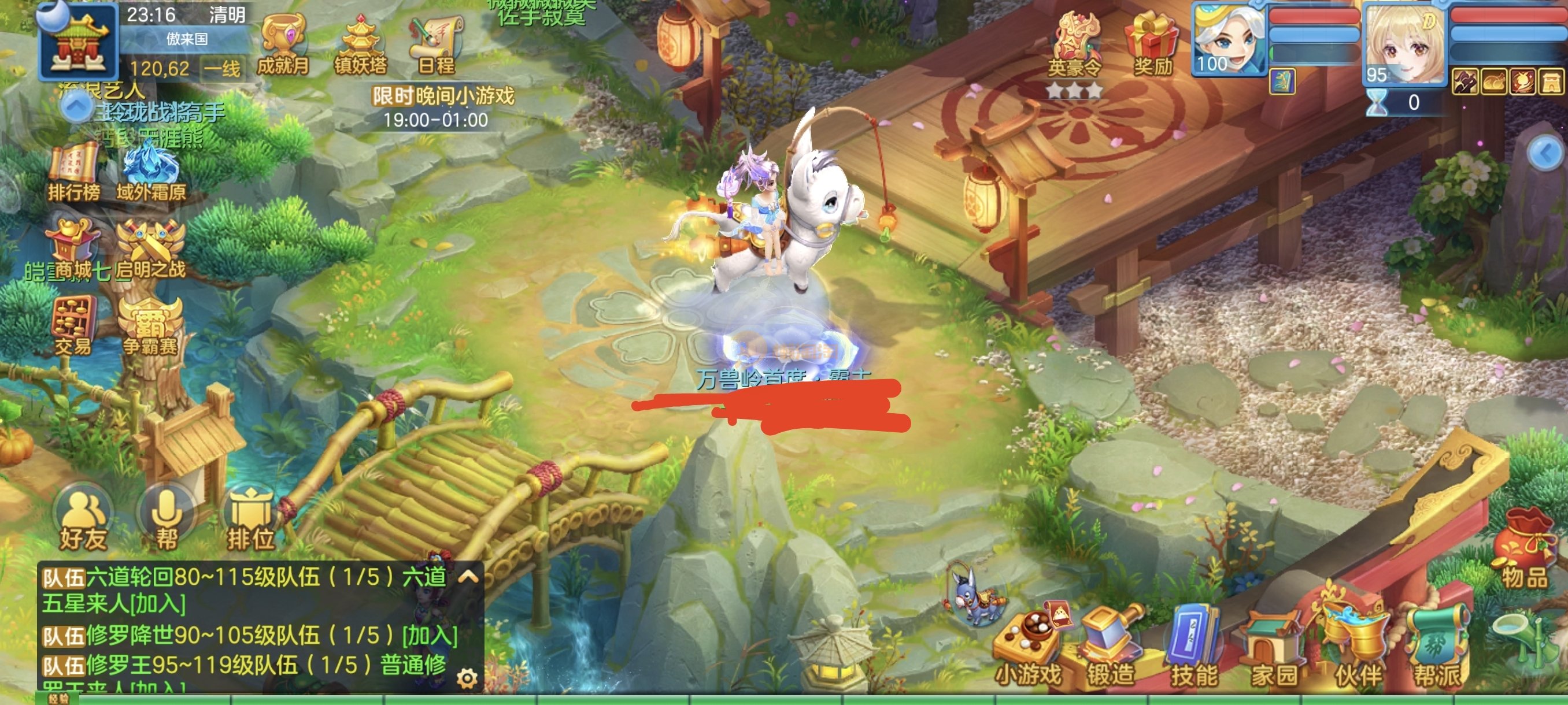Join the 启明之战 battle
Viewport: 1568px width, 705px height.
pyautogui.click(x=151, y=250)
